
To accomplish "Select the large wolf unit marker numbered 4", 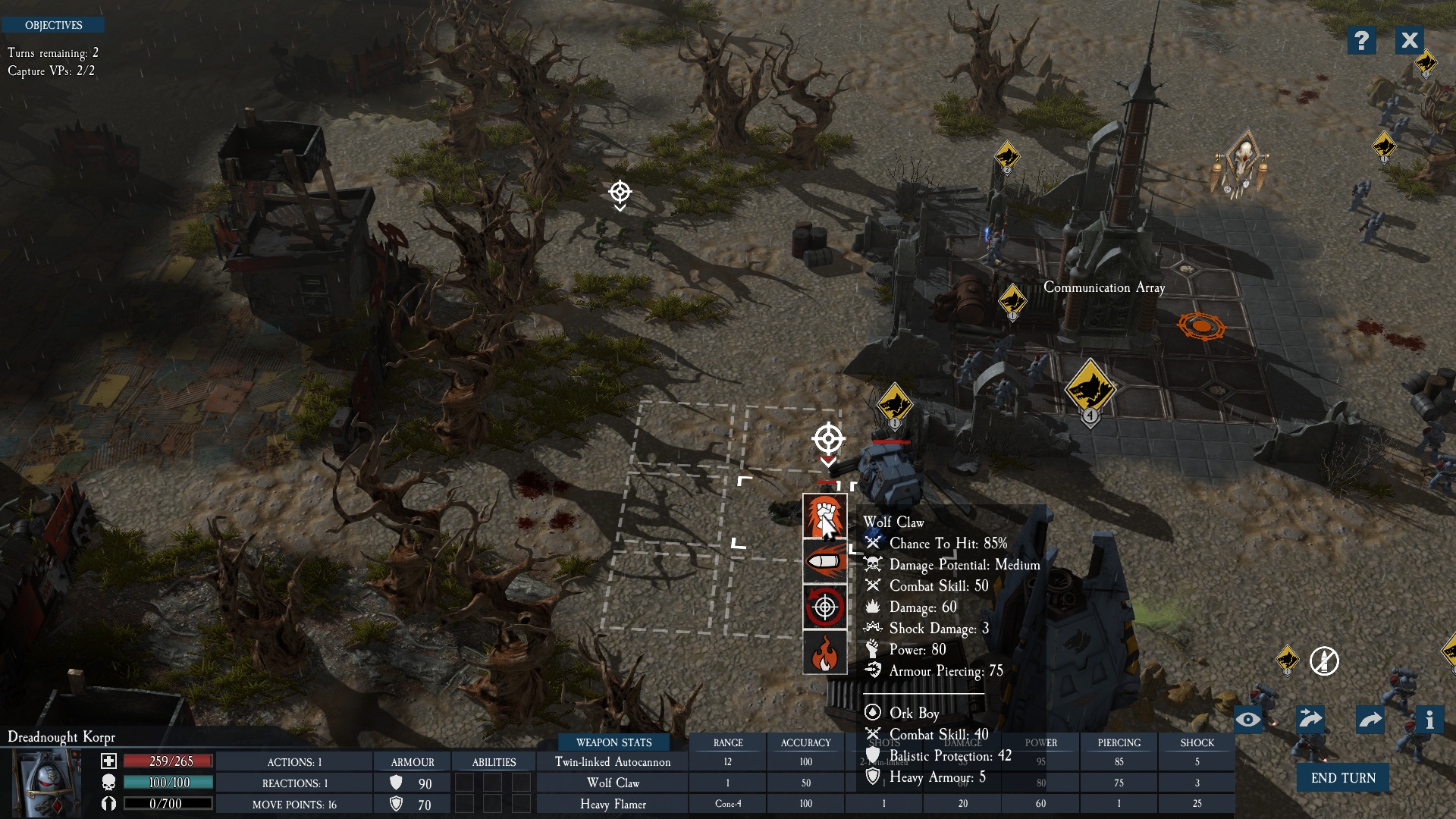I will click(1090, 388).
